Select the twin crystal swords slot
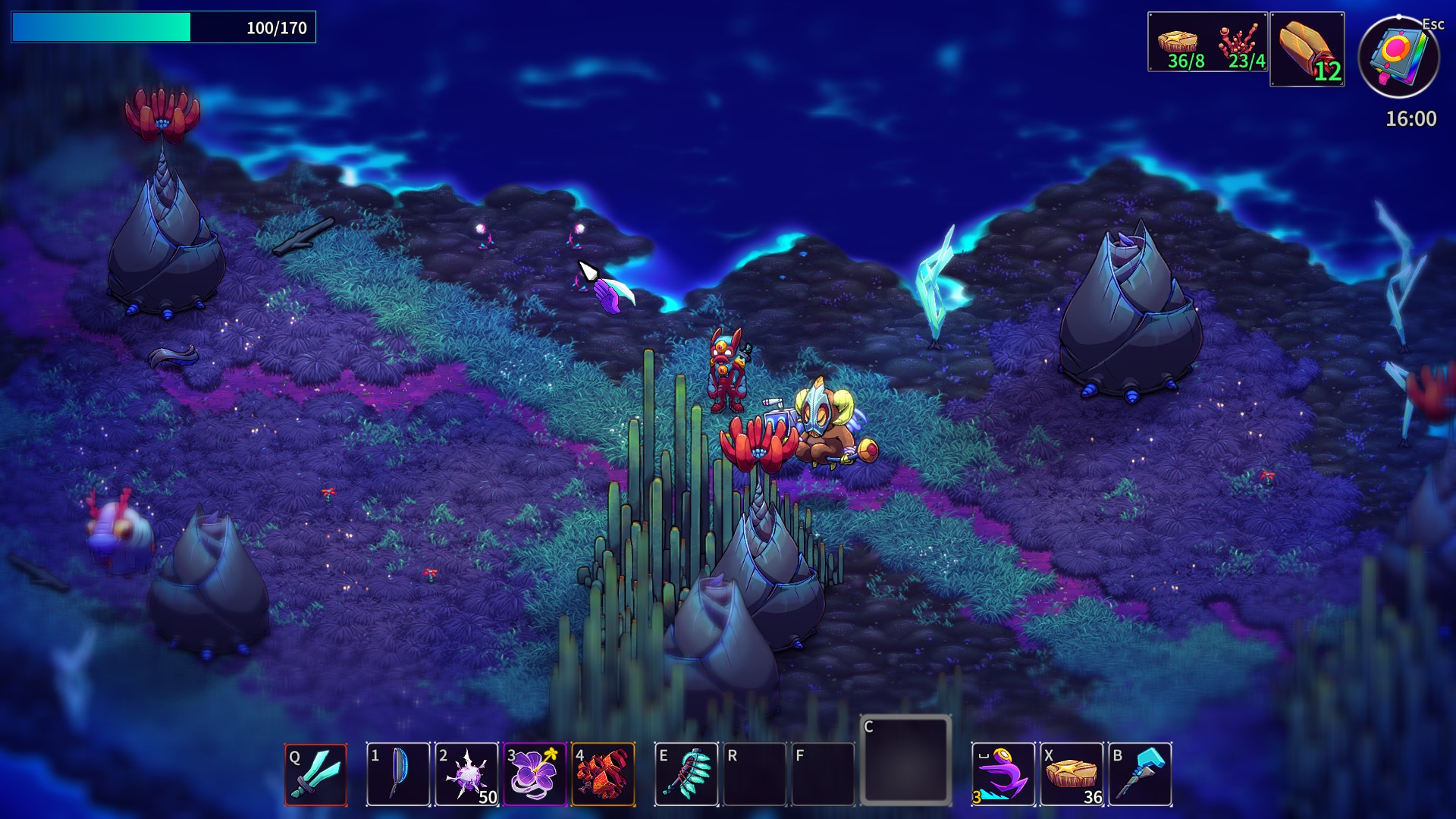Screen dimensions: 1456x819 click(315, 774)
